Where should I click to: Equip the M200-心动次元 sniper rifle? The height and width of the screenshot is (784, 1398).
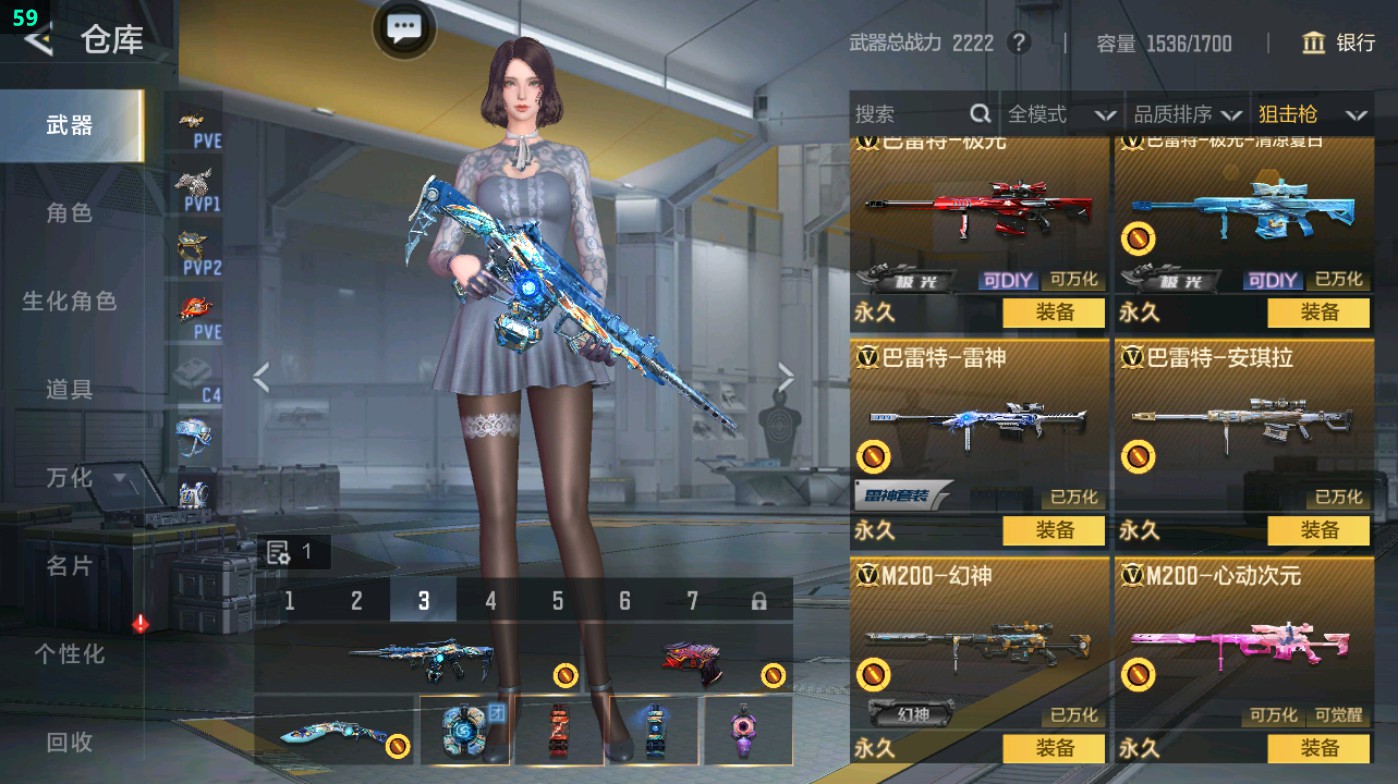(x=1318, y=748)
